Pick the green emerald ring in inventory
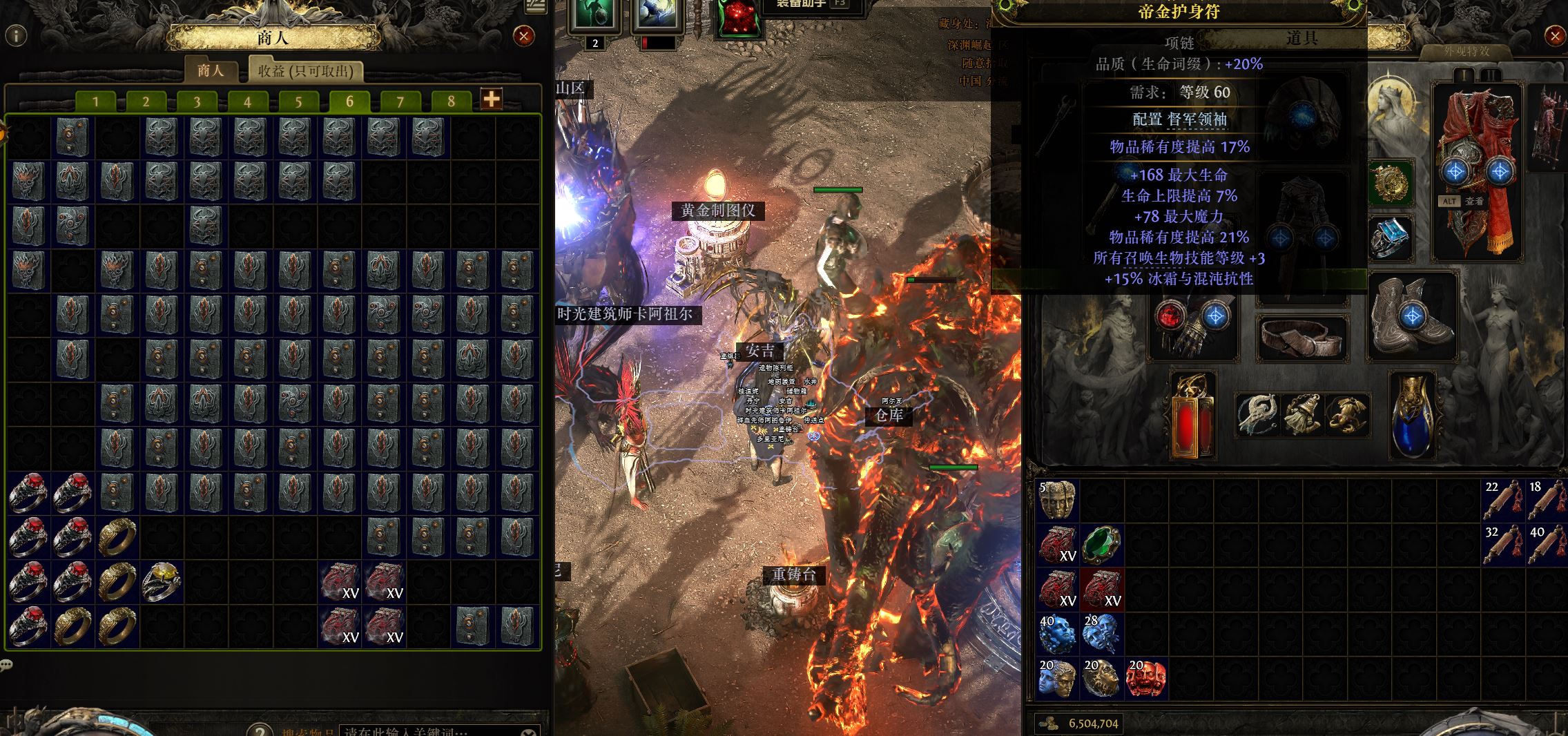Image resolution: width=1568 pixels, height=736 pixels. [1102, 545]
